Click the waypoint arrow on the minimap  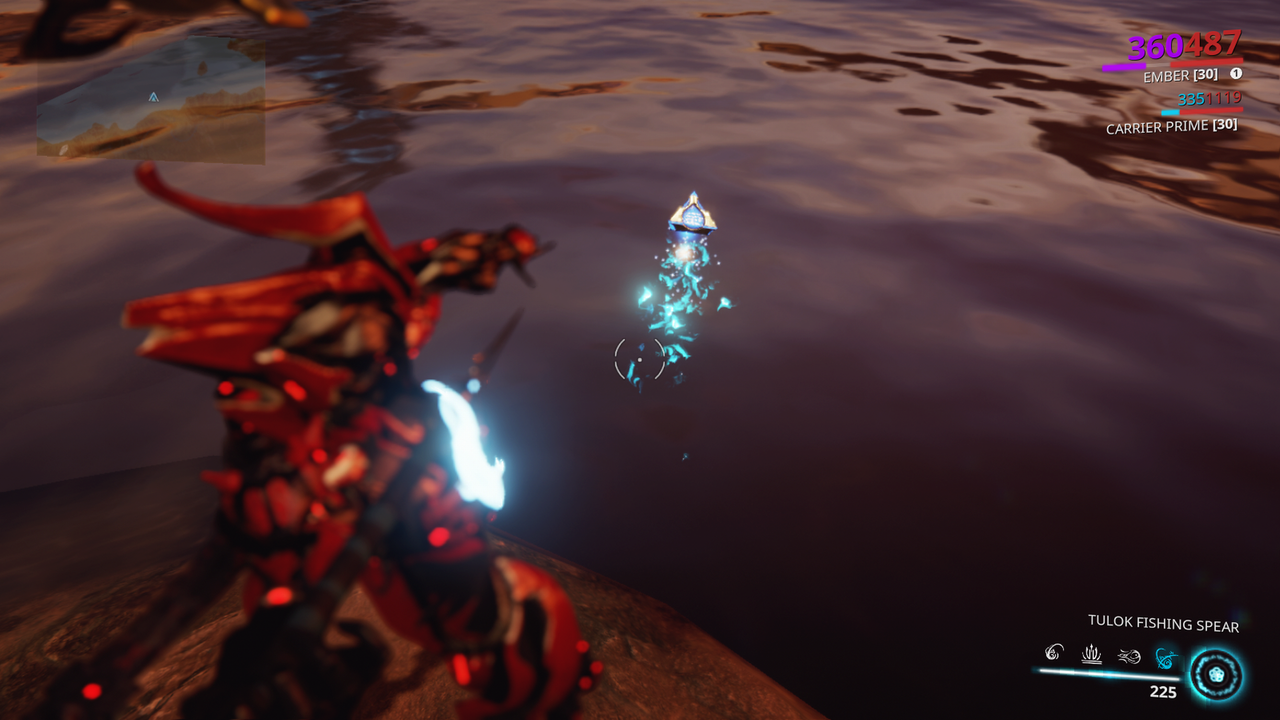(152, 98)
